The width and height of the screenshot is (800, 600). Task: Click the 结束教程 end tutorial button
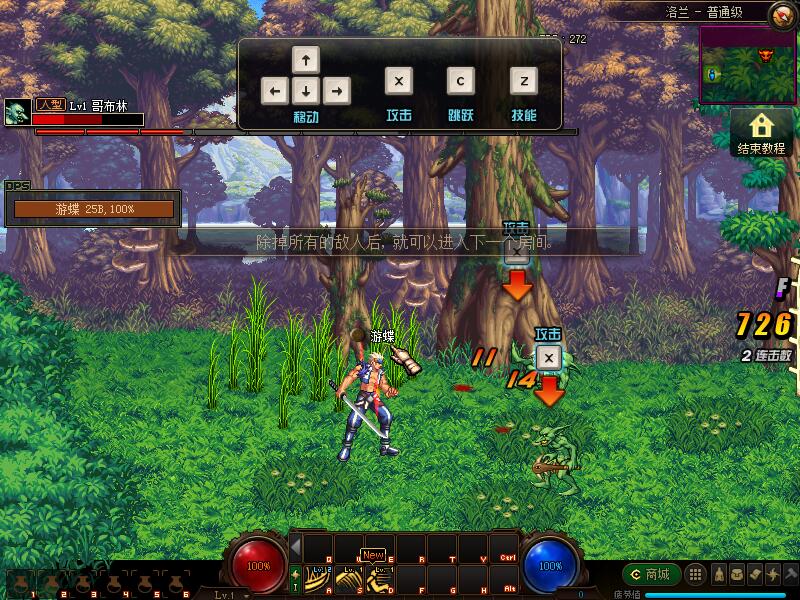tap(762, 132)
